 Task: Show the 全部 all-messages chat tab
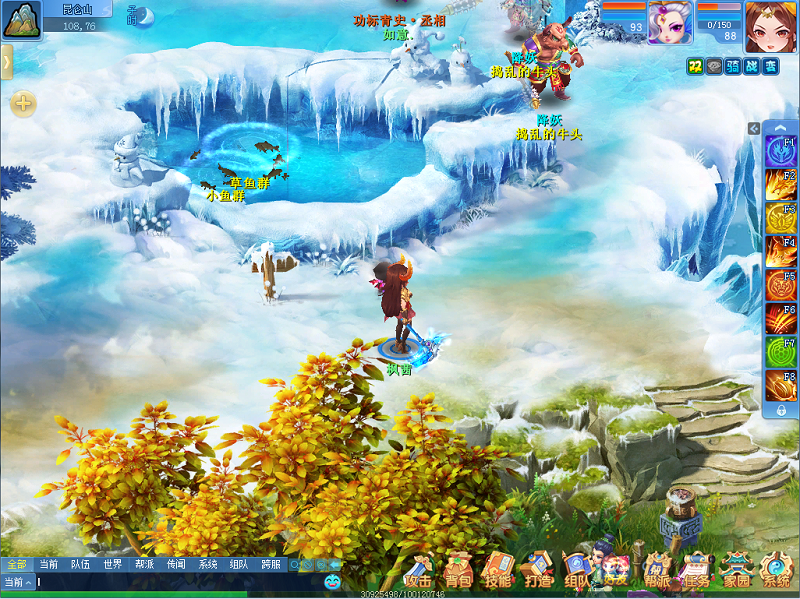16,564
